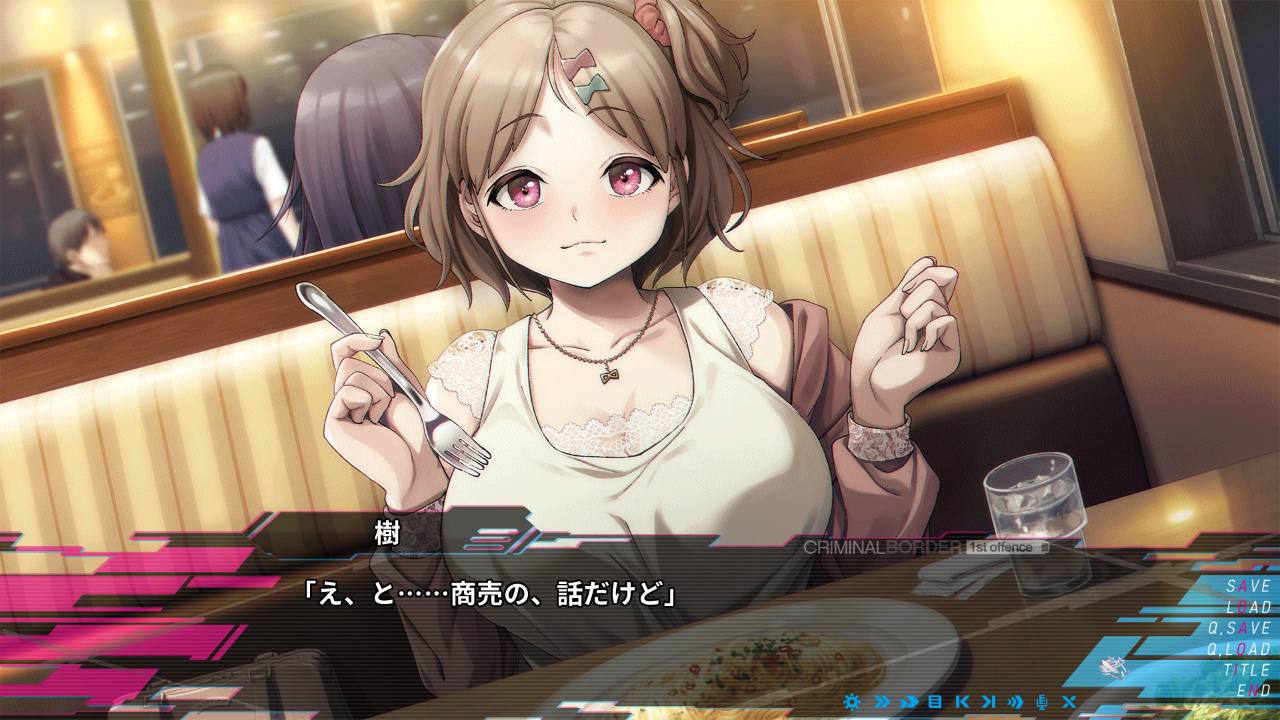Jump ahead with the next-scene arrow

pos(989,702)
